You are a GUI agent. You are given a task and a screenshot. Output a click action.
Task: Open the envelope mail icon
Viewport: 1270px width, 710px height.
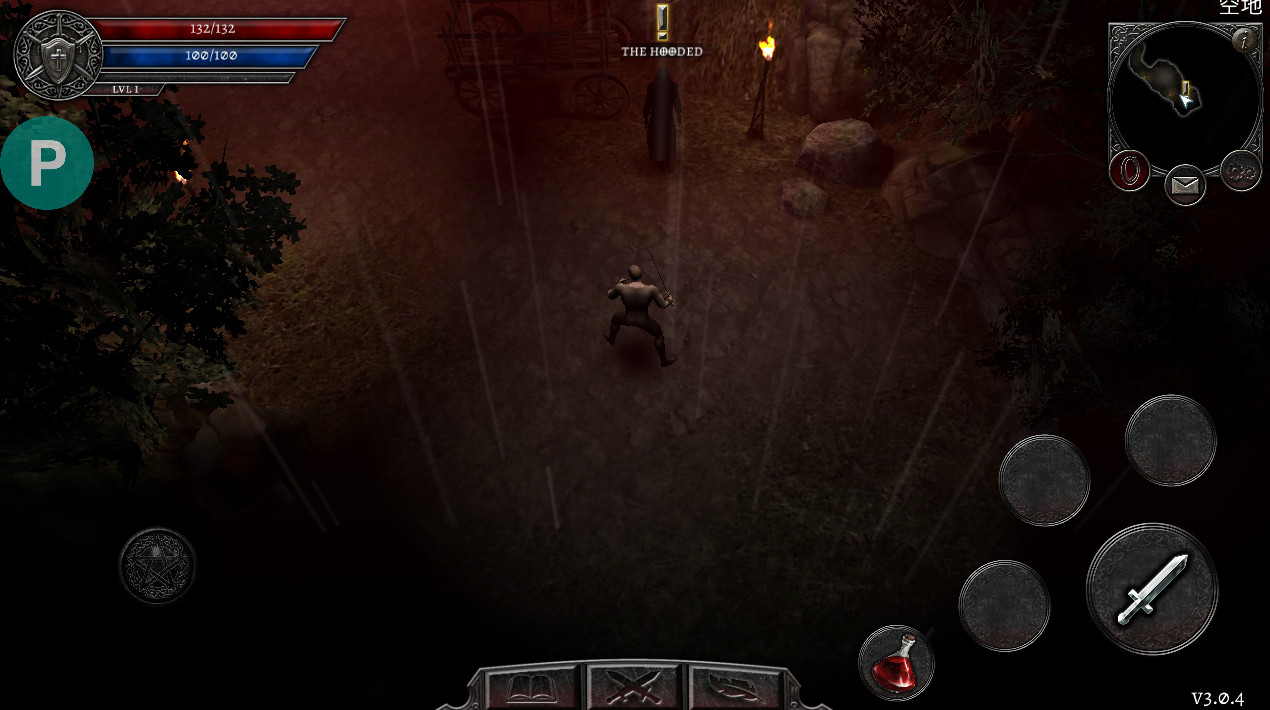1185,185
